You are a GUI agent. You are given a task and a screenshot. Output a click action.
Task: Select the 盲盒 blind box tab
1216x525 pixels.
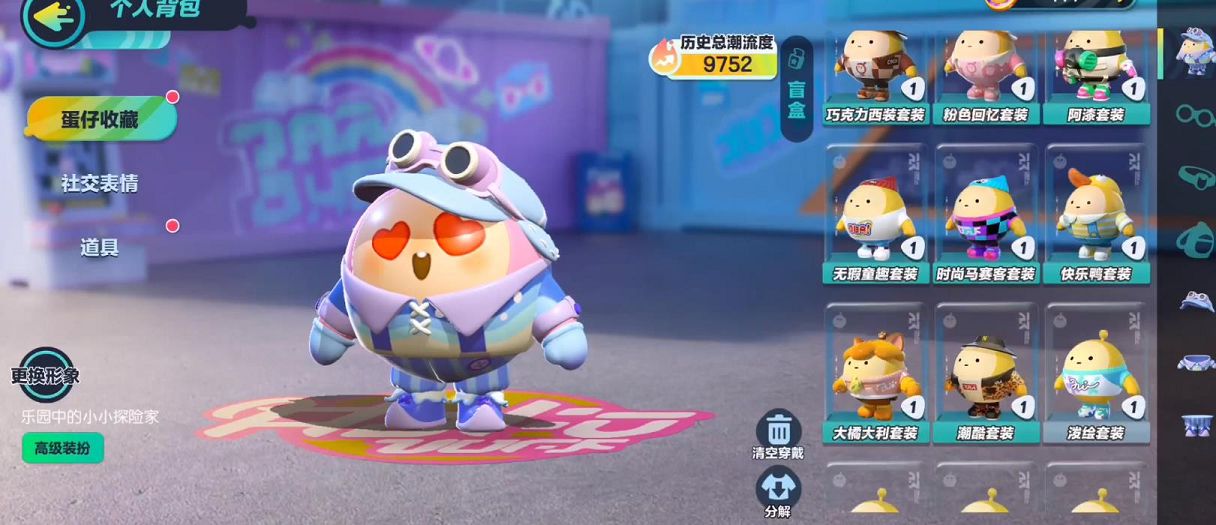coord(796,88)
